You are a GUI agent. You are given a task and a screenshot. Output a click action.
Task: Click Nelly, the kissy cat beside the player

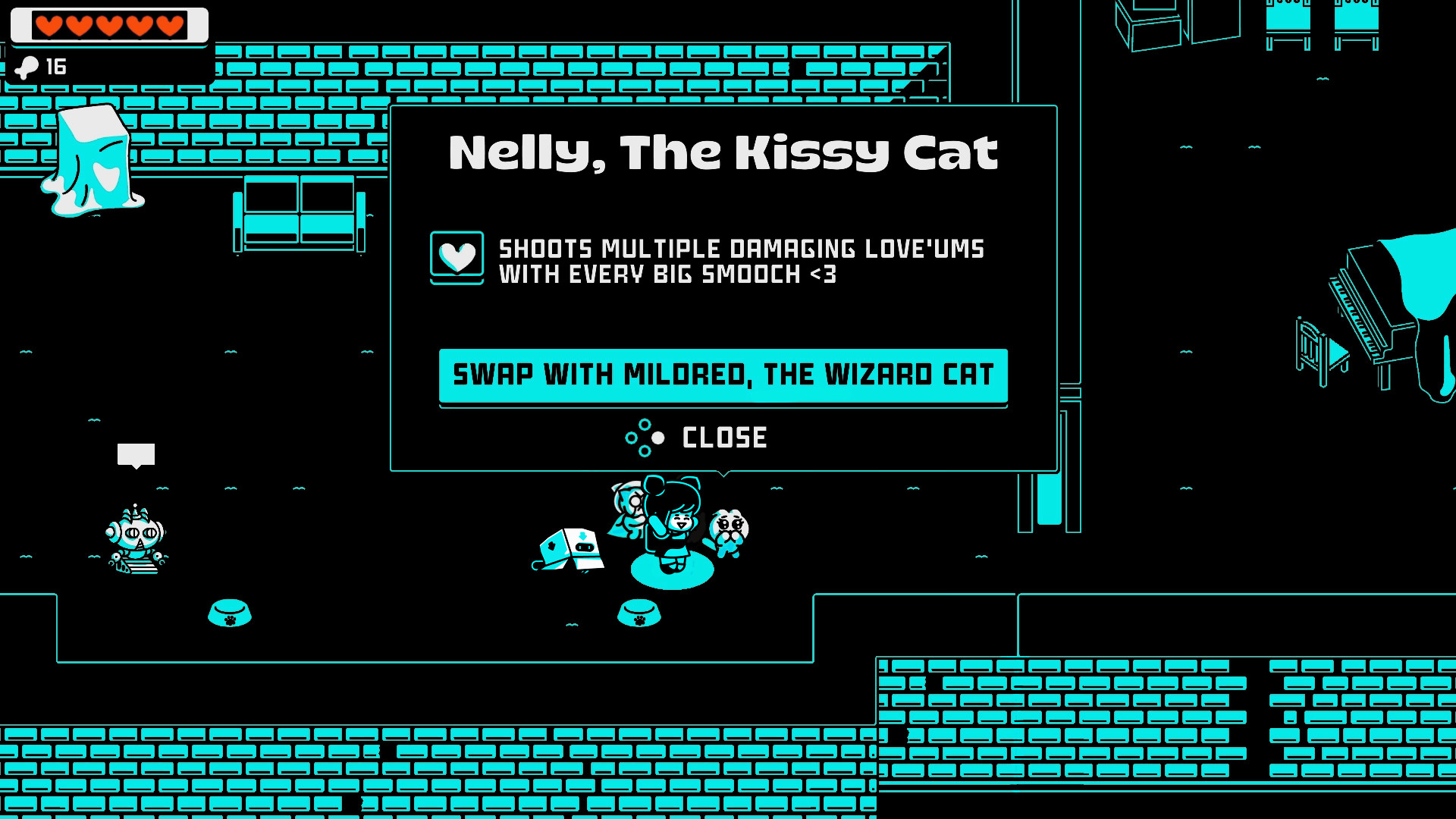click(x=732, y=531)
